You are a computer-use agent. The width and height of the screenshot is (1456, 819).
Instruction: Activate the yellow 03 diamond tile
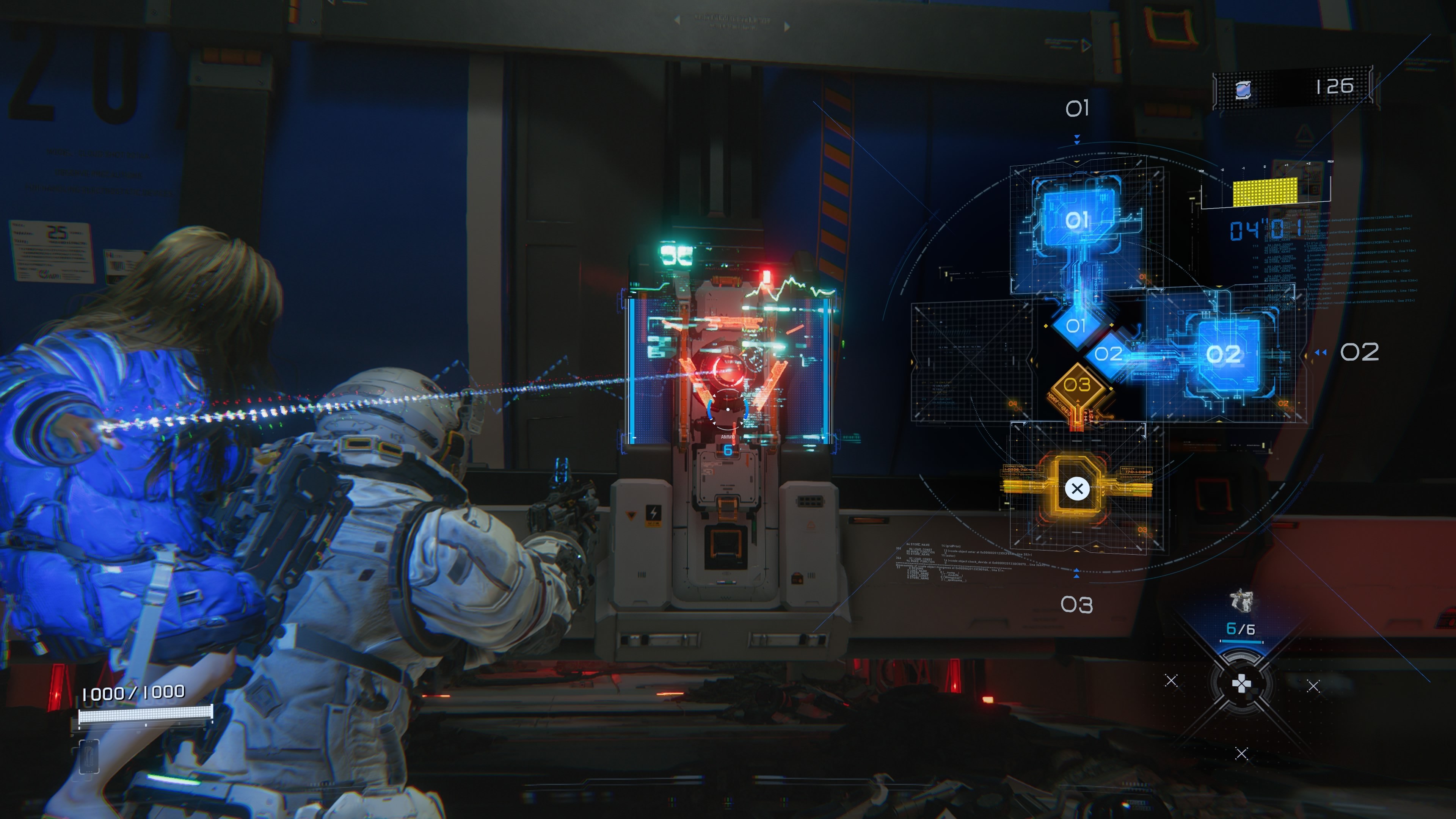point(1077,386)
